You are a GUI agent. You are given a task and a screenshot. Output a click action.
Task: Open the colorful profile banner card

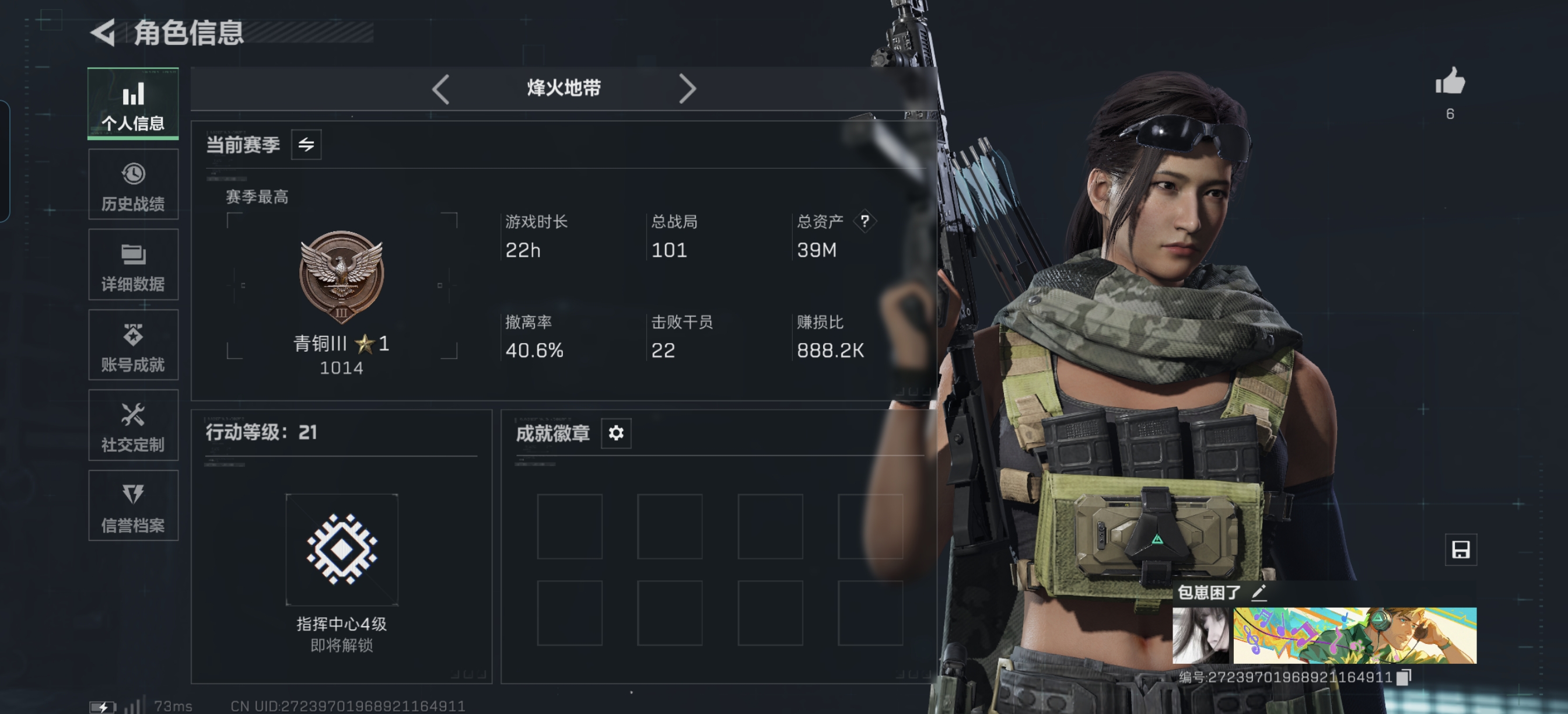(1354, 635)
